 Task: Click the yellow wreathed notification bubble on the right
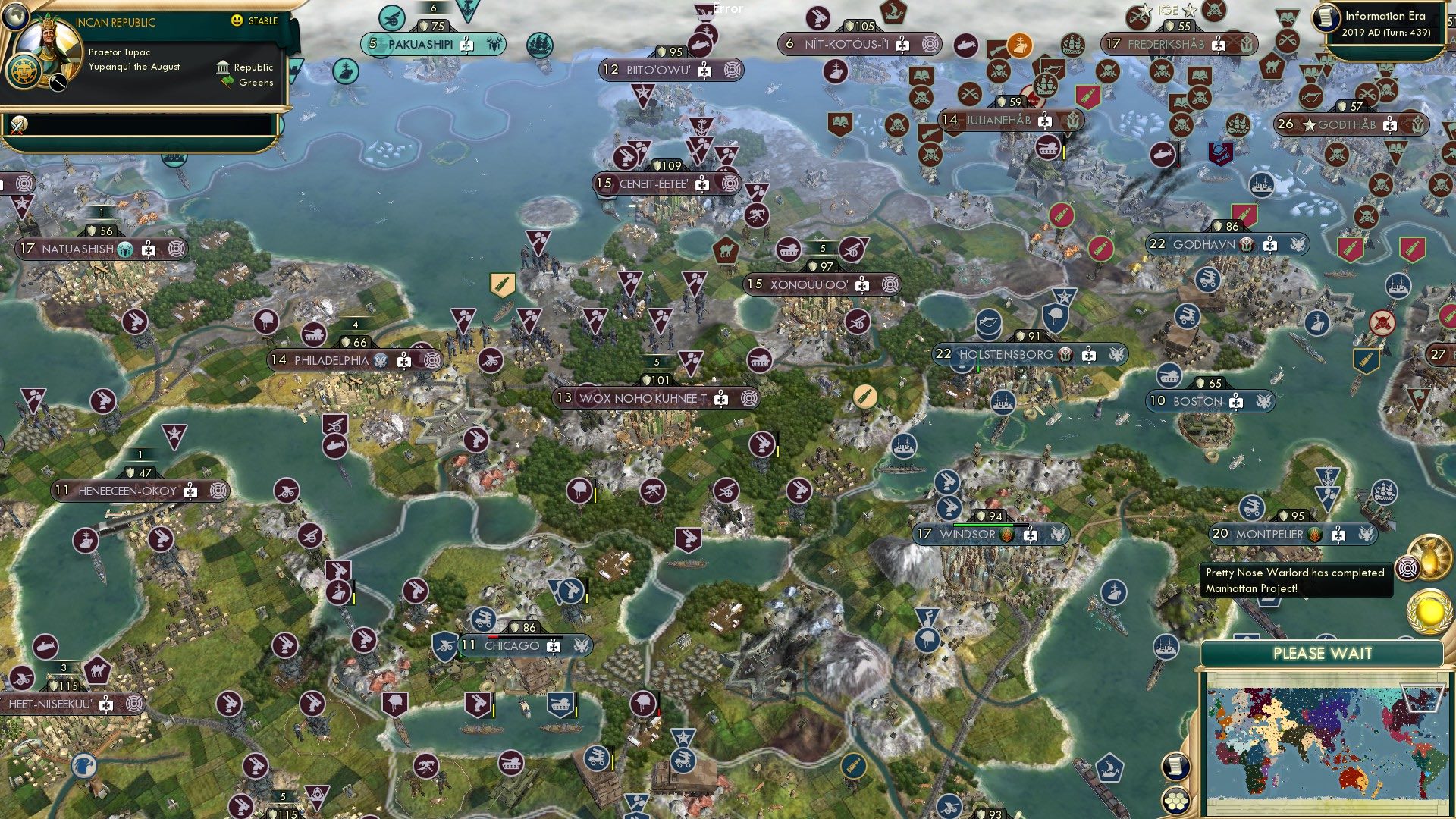coord(1429,609)
